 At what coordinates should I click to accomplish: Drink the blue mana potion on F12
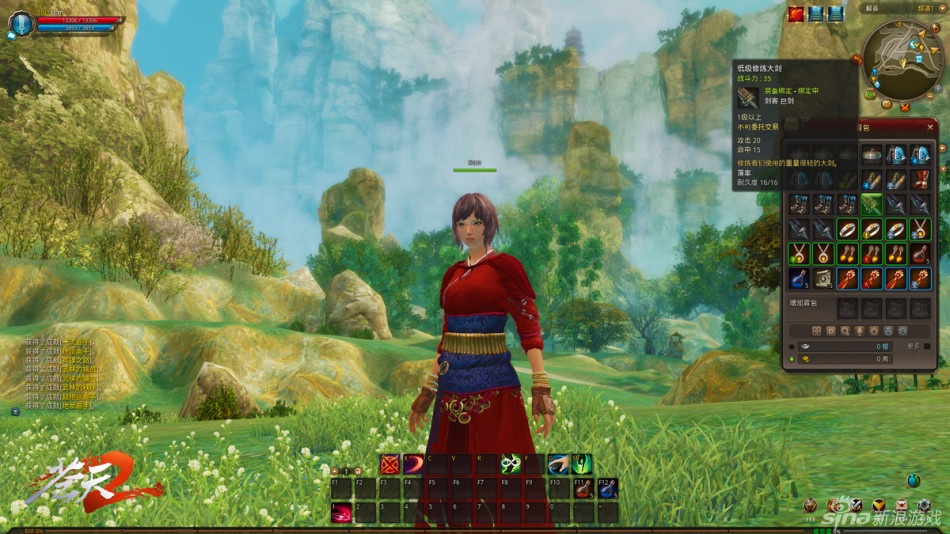pyautogui.click(x=606, y=488)
